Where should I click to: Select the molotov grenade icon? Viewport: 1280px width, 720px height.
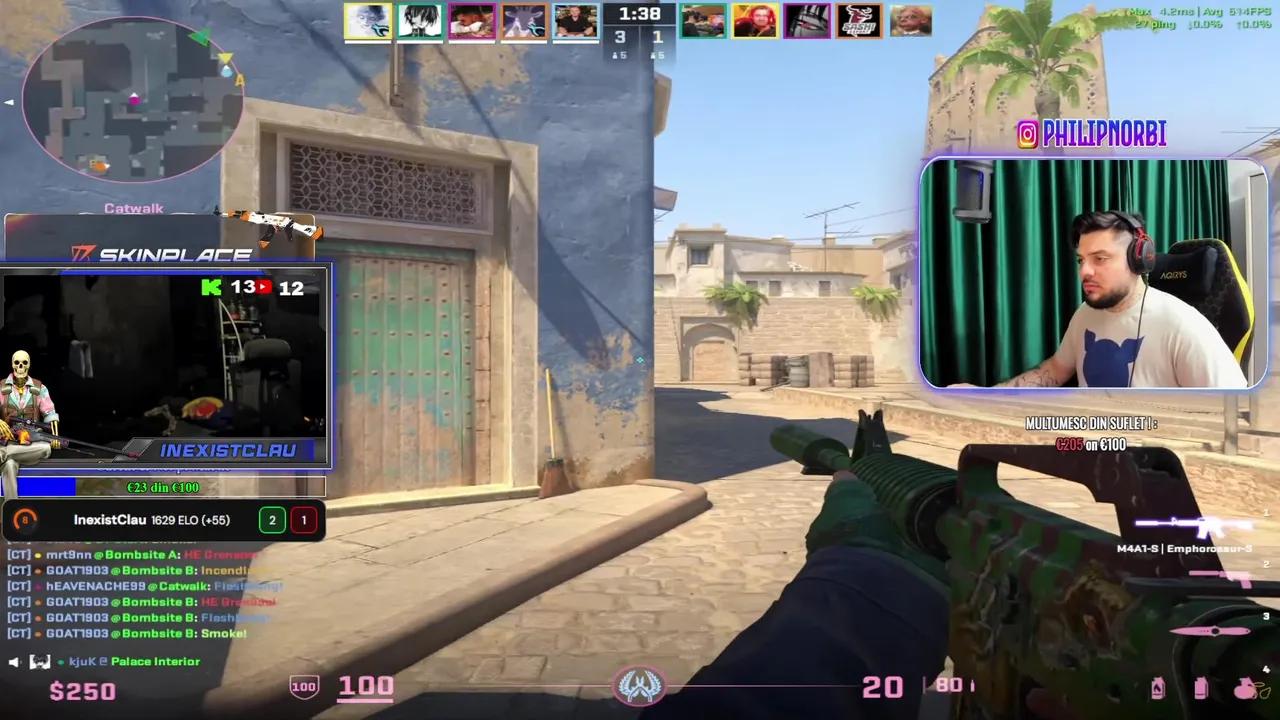[1158, 688]
